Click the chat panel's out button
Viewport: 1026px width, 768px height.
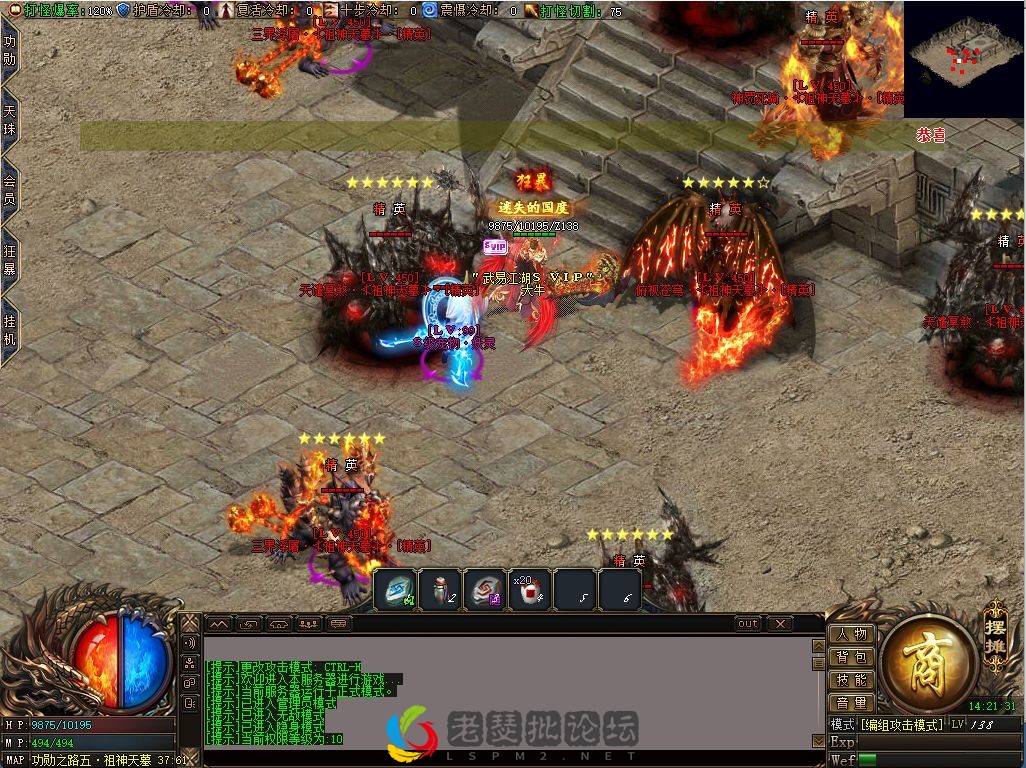click(747, 624)
